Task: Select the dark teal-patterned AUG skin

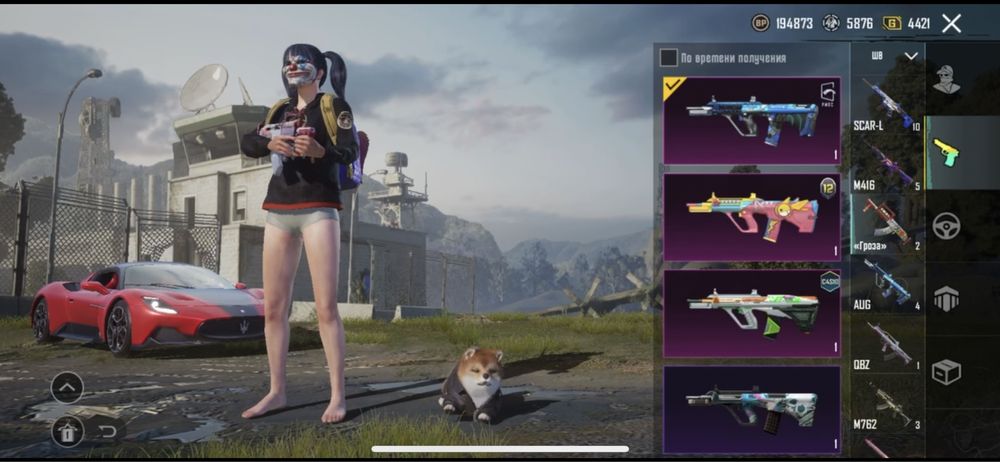Action: [x=752, y=408]
